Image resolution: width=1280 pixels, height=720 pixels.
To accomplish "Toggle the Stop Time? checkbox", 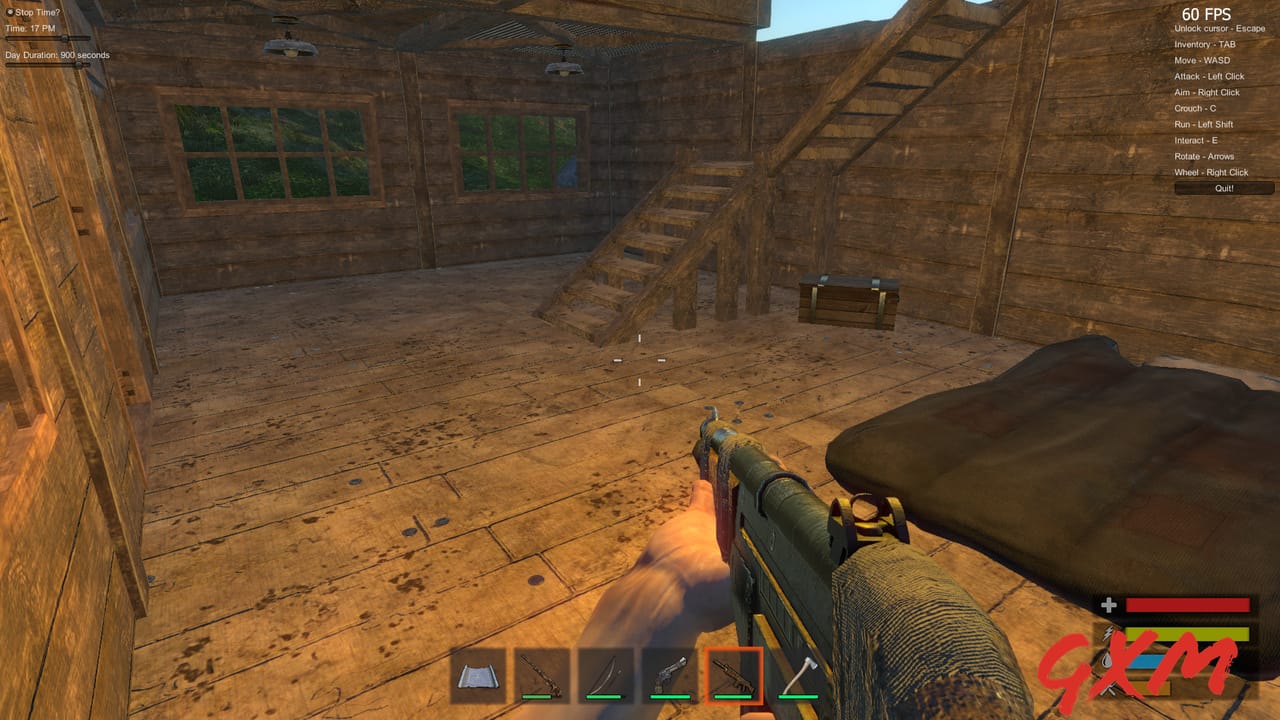I will (x=10, y=10).
